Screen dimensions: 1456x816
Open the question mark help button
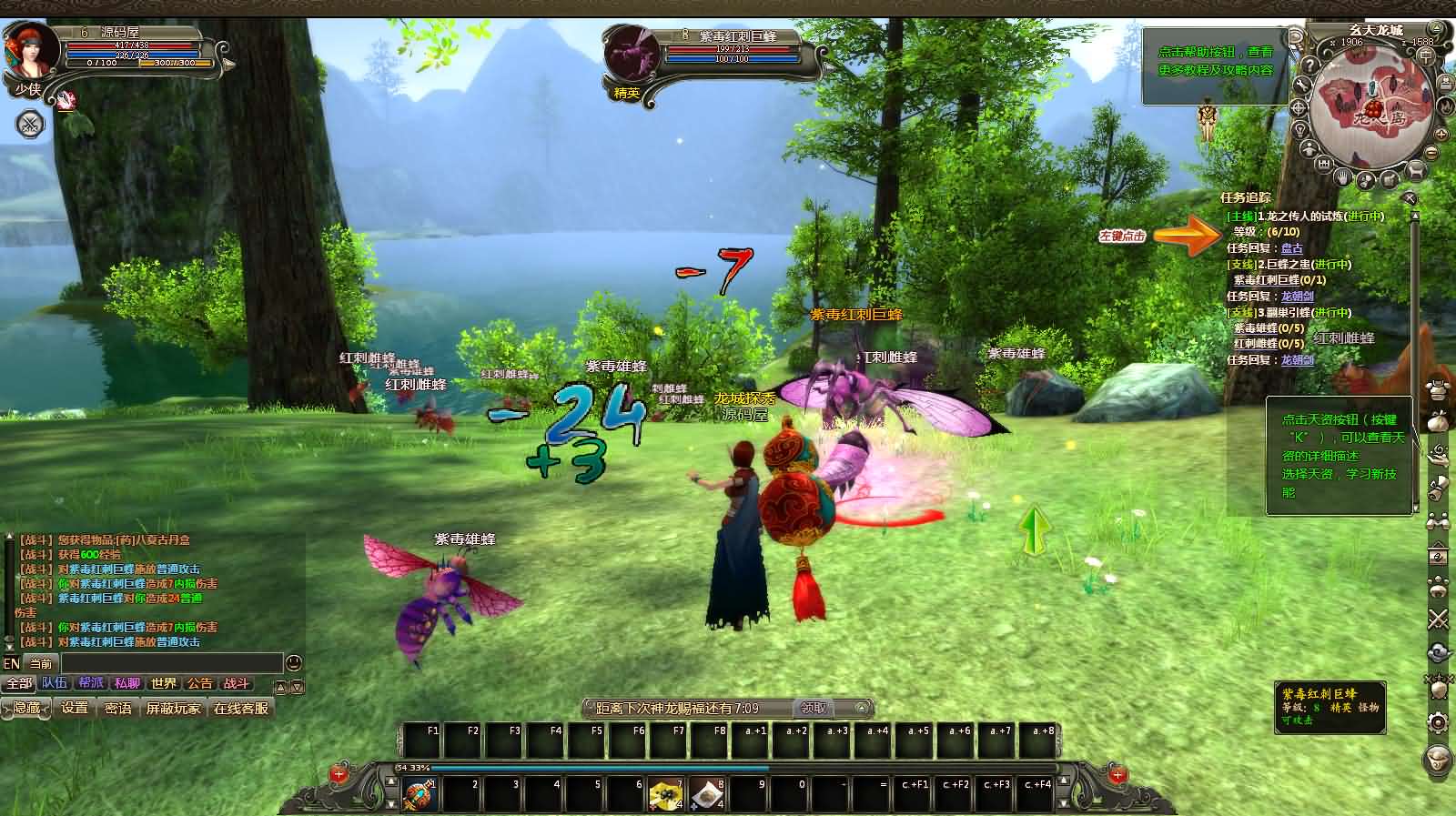[x=1309, y=65]
